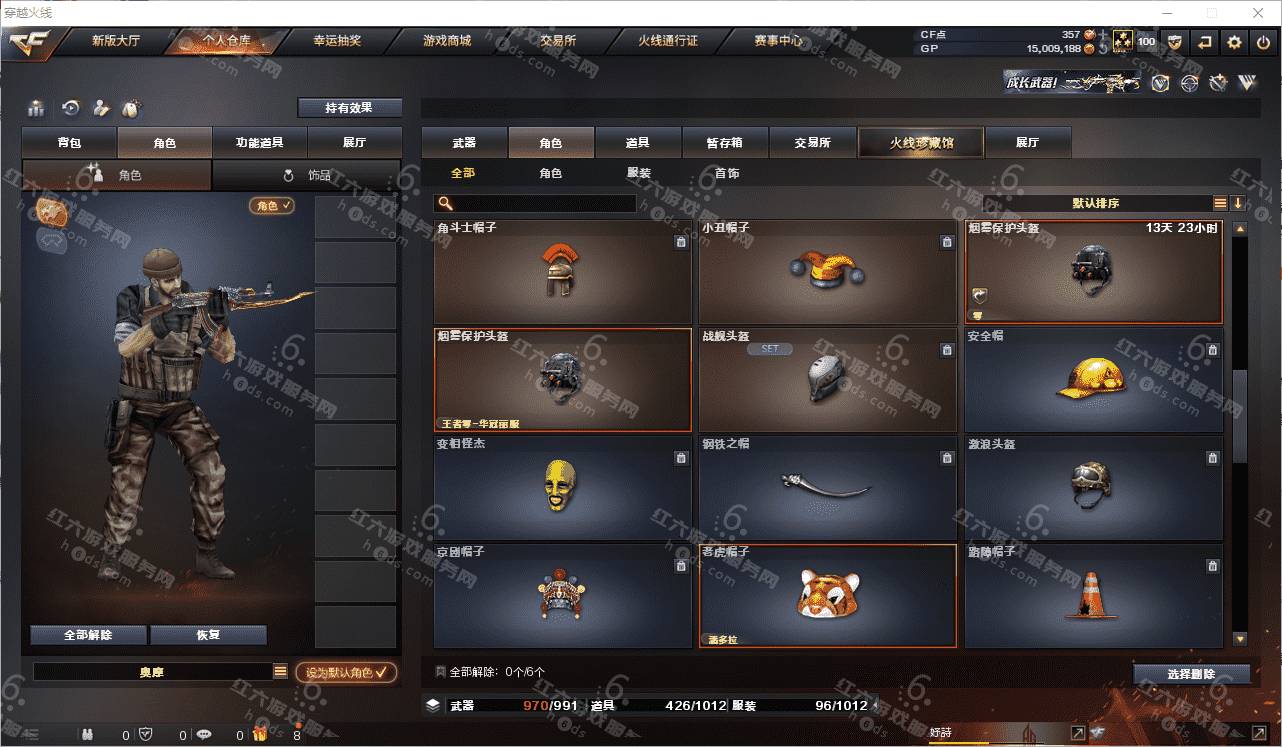Click the 恢复 restore button
Image resolution: width=1282 pixels, height=747 pixels.
[208, 635]
